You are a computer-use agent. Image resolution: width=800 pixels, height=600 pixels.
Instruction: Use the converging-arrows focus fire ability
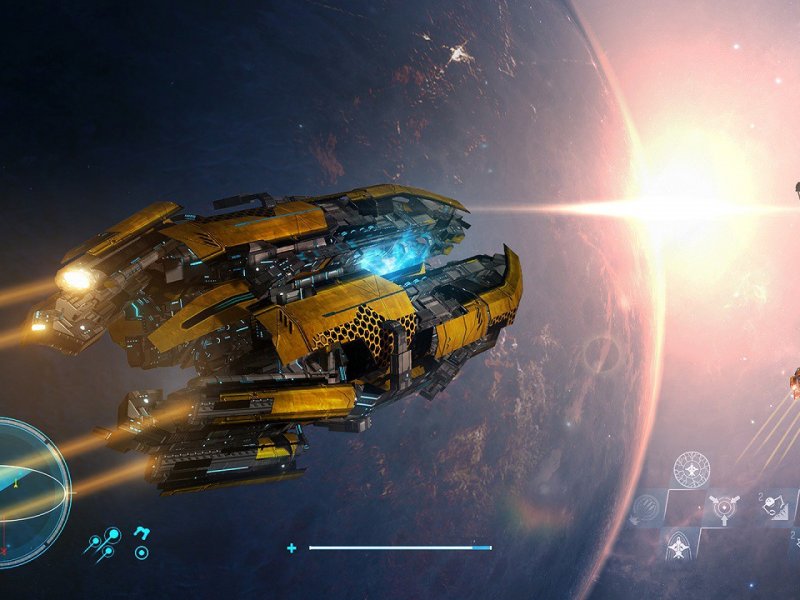(x=721, y=507)
